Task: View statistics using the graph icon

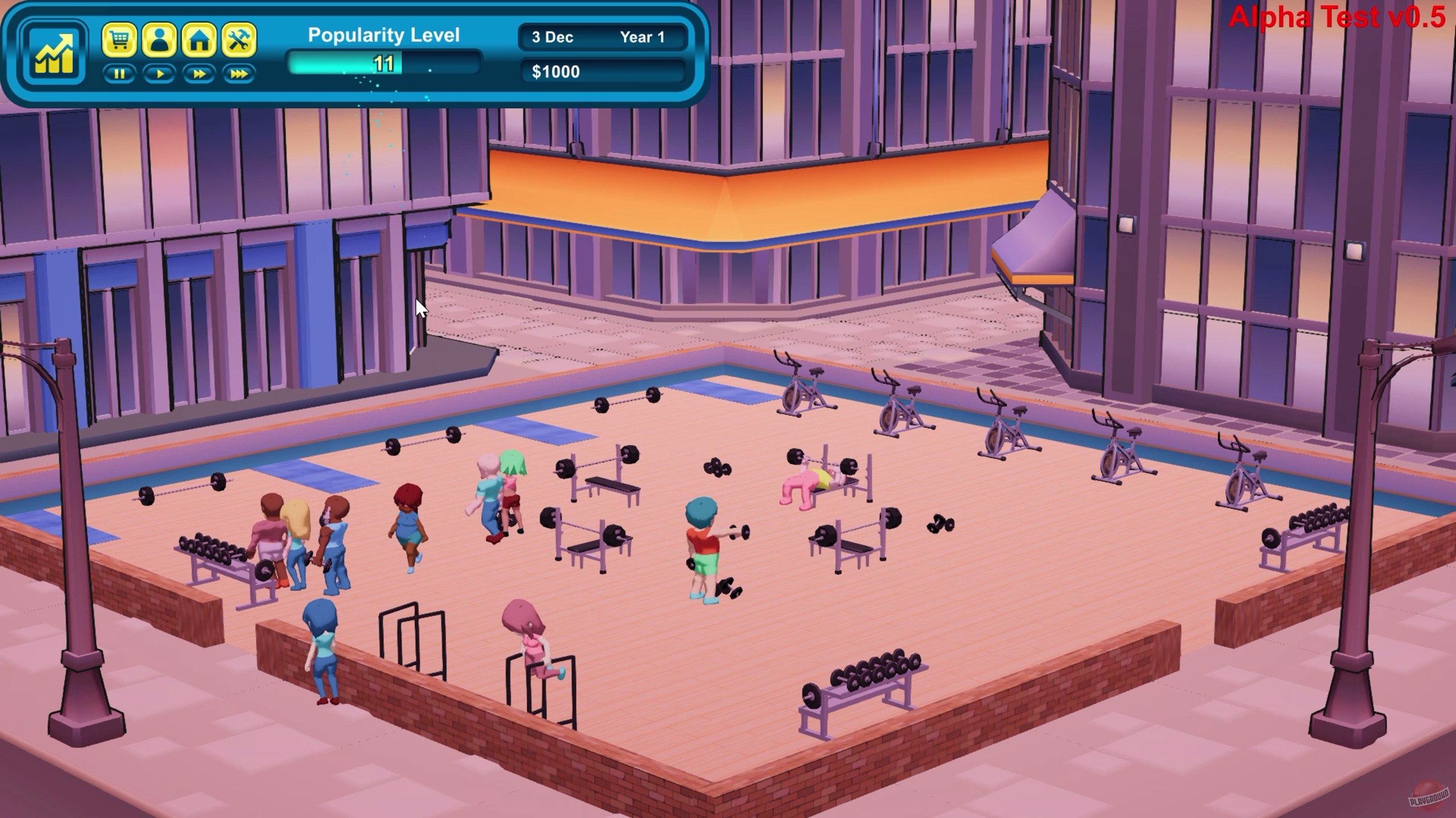Action: click(55, 52)
